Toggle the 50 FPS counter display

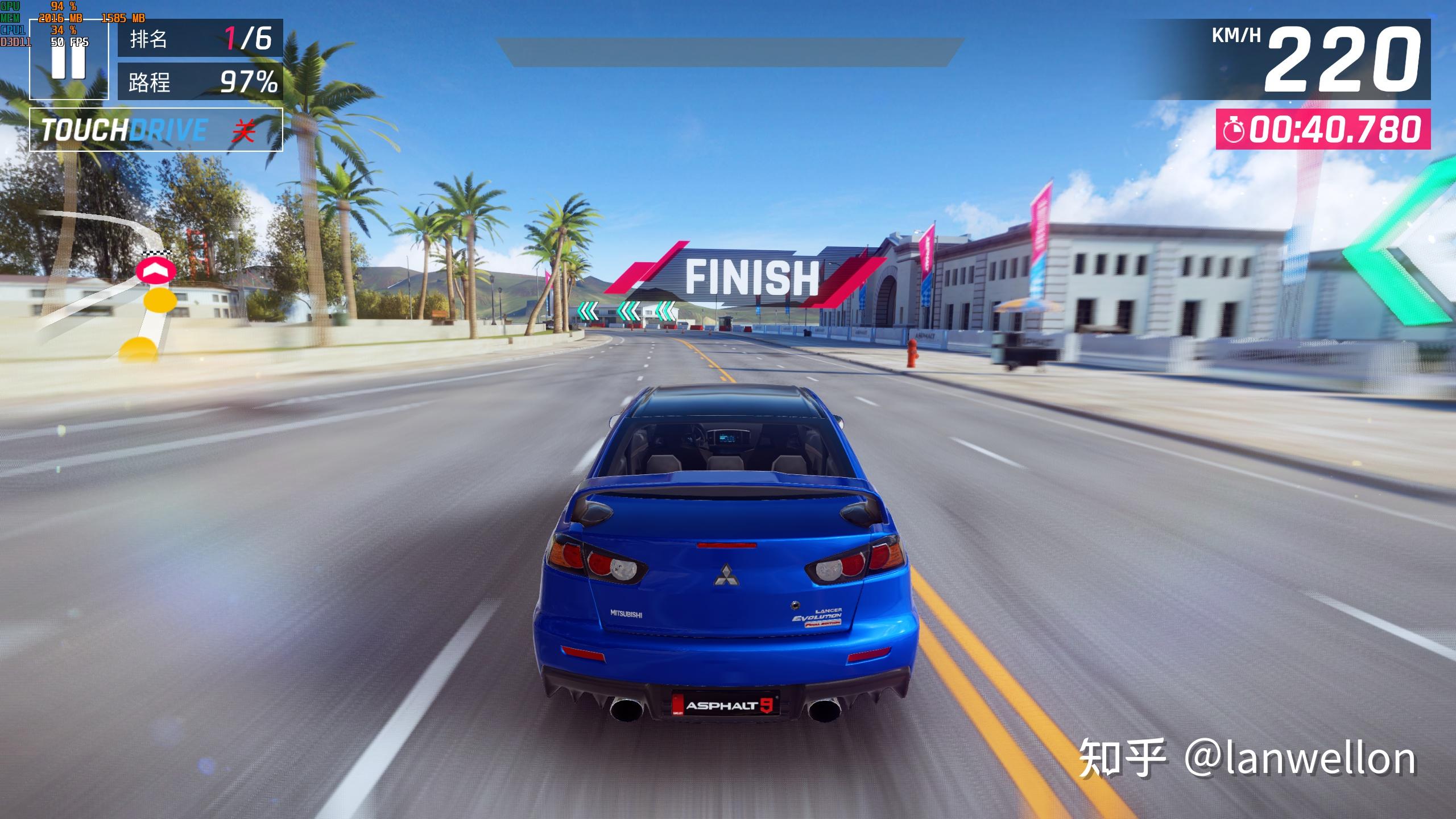coord(68,42)
